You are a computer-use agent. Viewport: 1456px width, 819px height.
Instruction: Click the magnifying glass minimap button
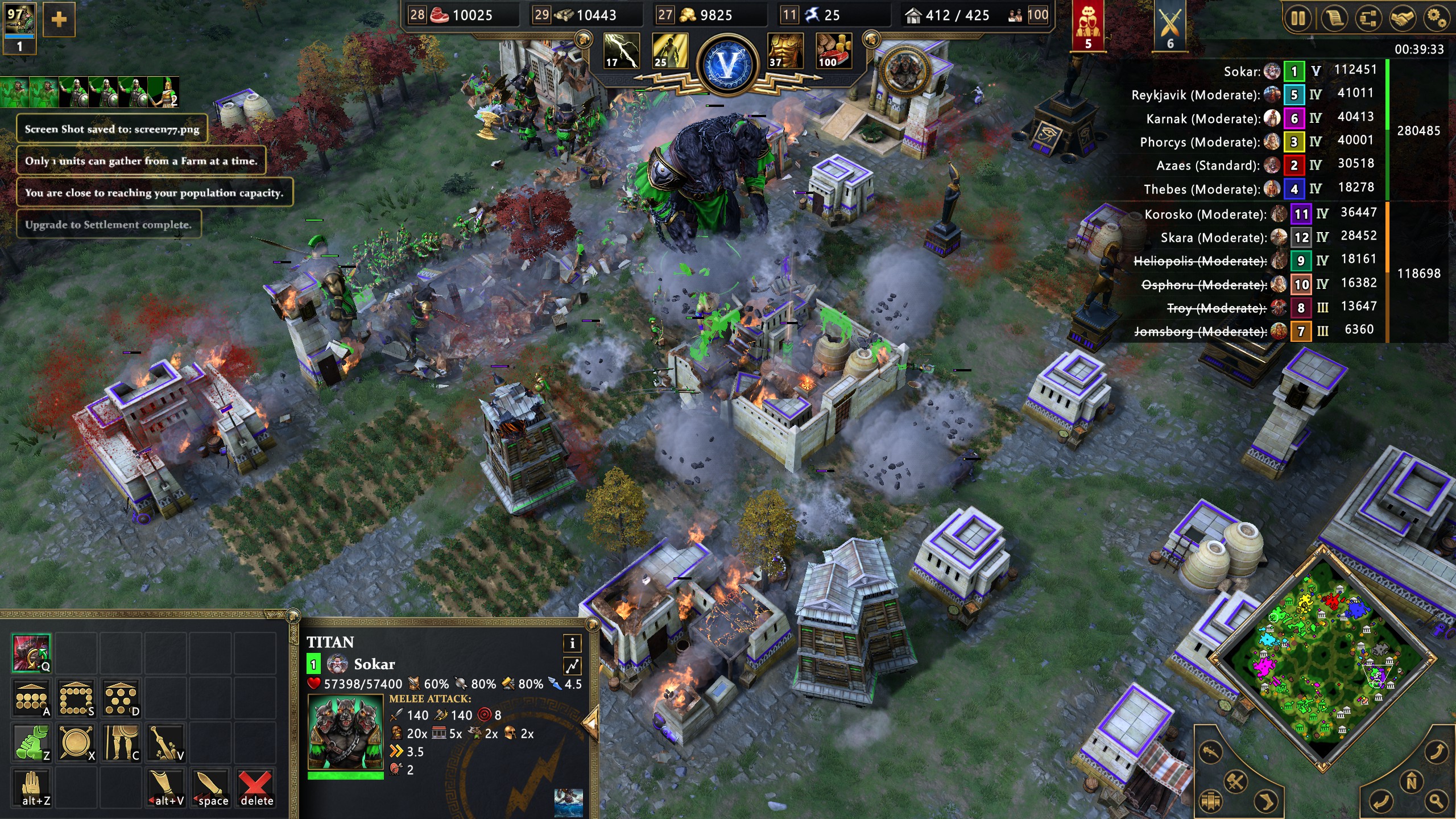pos(1436,801)
